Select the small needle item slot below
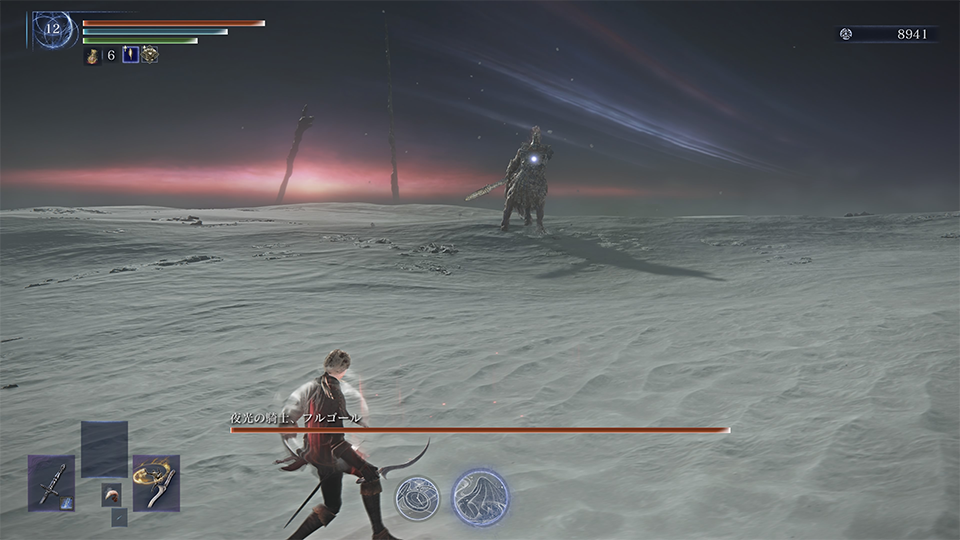The image size is (960, 540). (119, 517)
